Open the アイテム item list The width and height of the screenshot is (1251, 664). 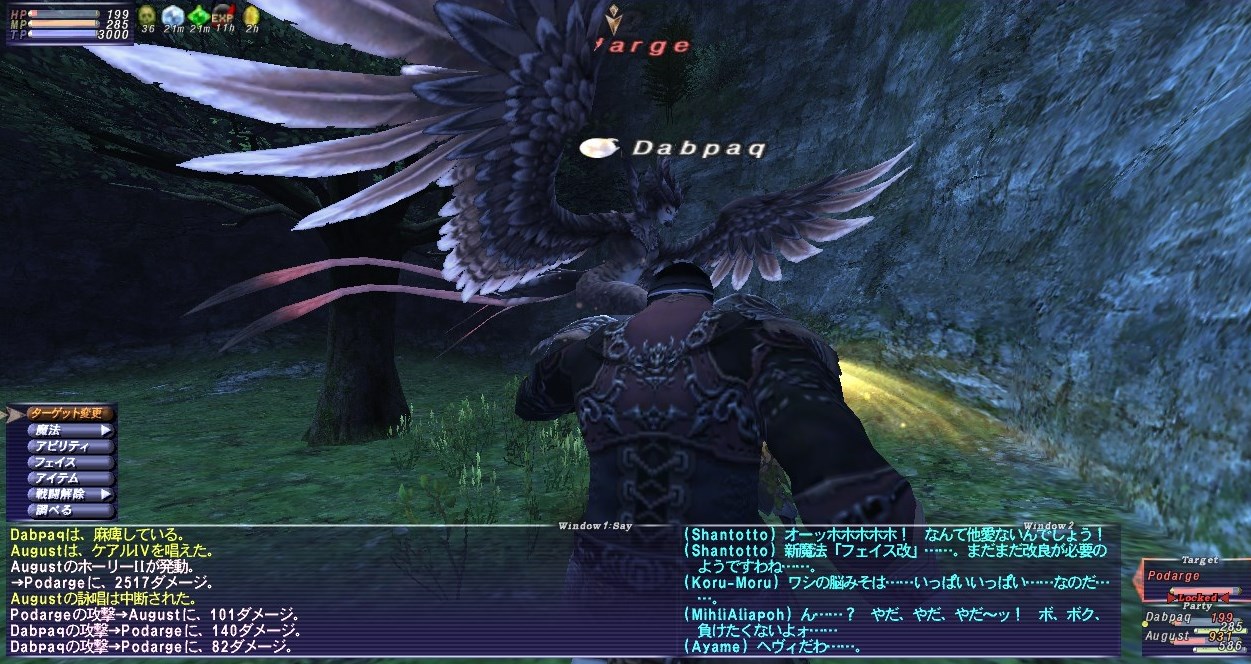pyautogui.click(x=62, y=478)
